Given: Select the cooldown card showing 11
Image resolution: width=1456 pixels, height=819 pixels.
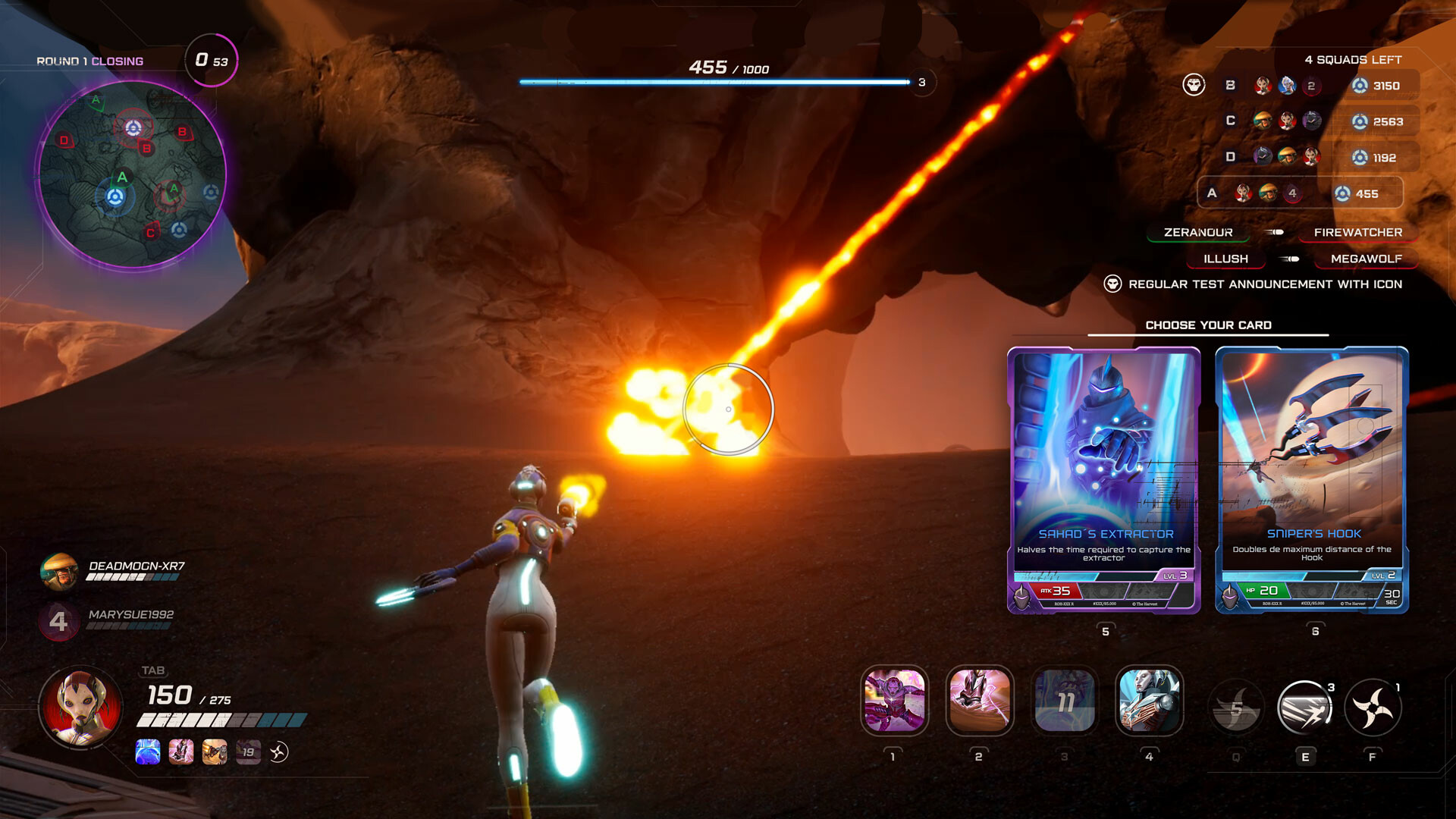Looking at the screenshot, I should [x=1064, y=701].
